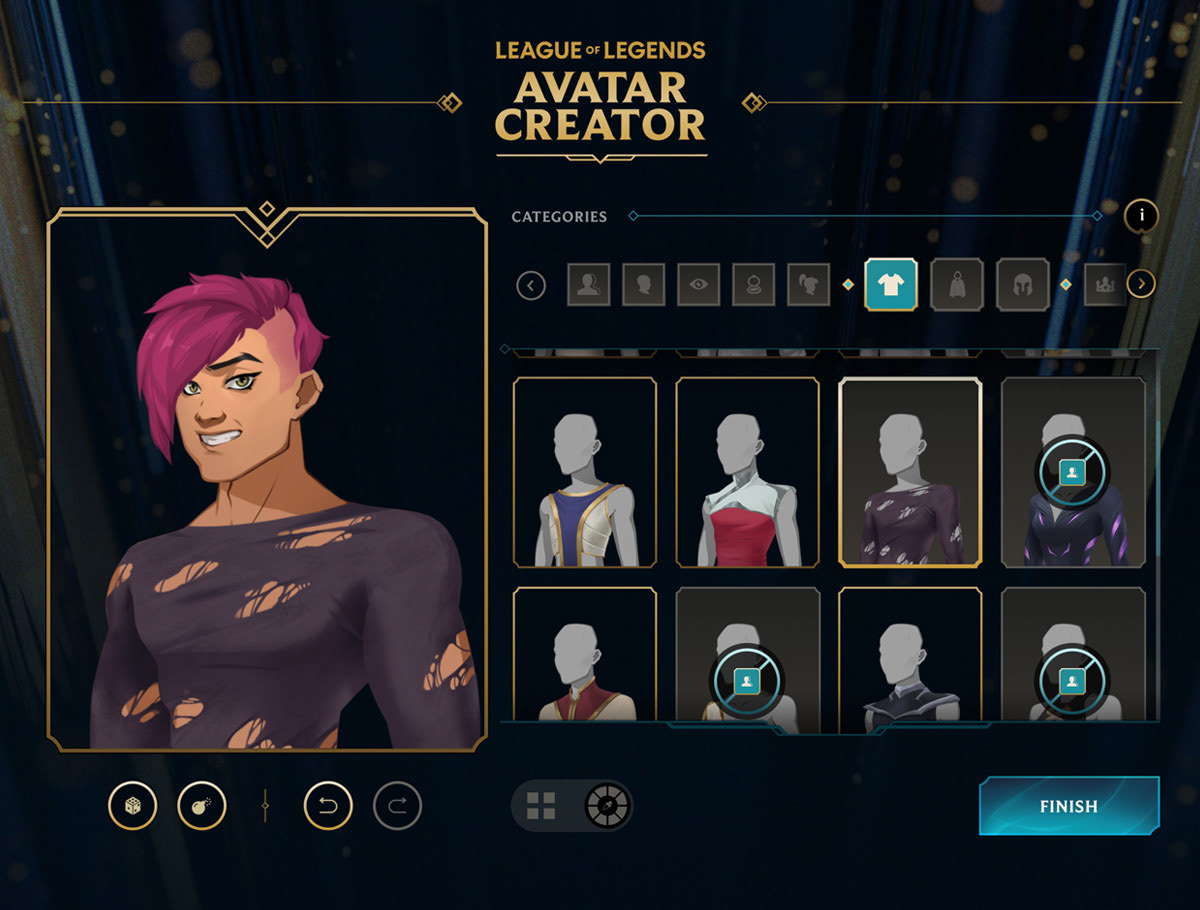The image size is (1200, 910).
Task: Randomize the avatar with the dice button
Action: click(x=133, y=806)
